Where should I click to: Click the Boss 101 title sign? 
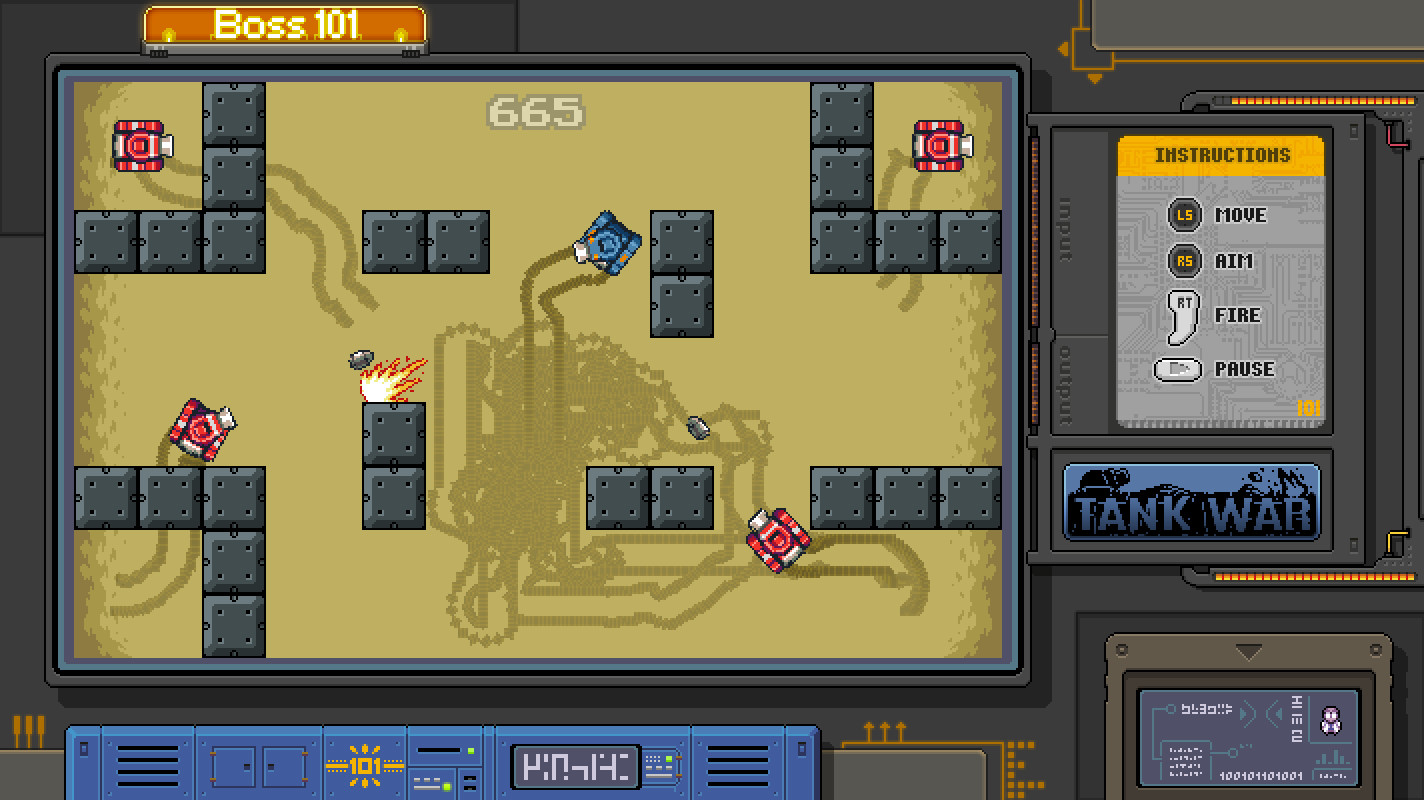(284, 25)
